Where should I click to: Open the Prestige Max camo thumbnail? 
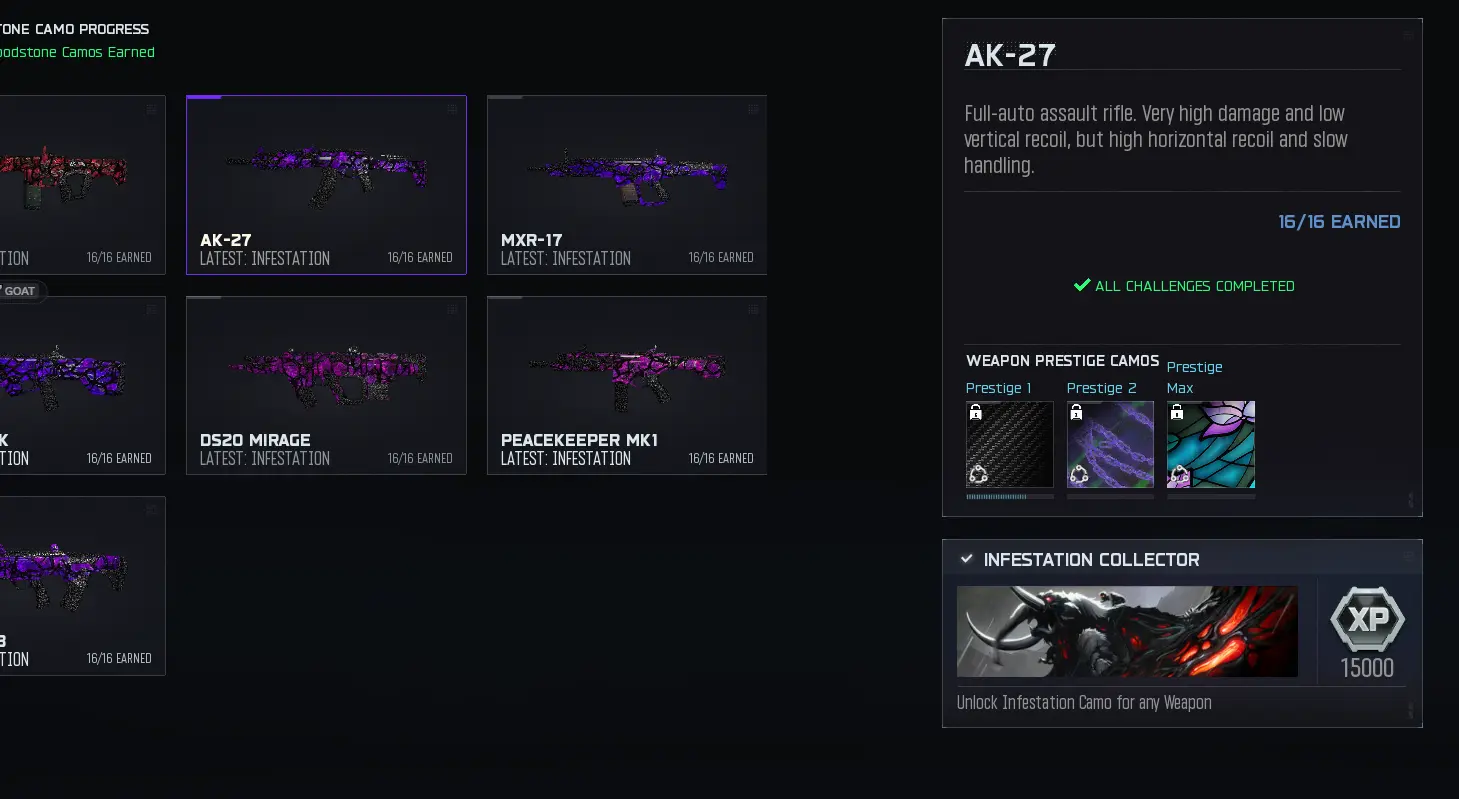click(1210, 444)
